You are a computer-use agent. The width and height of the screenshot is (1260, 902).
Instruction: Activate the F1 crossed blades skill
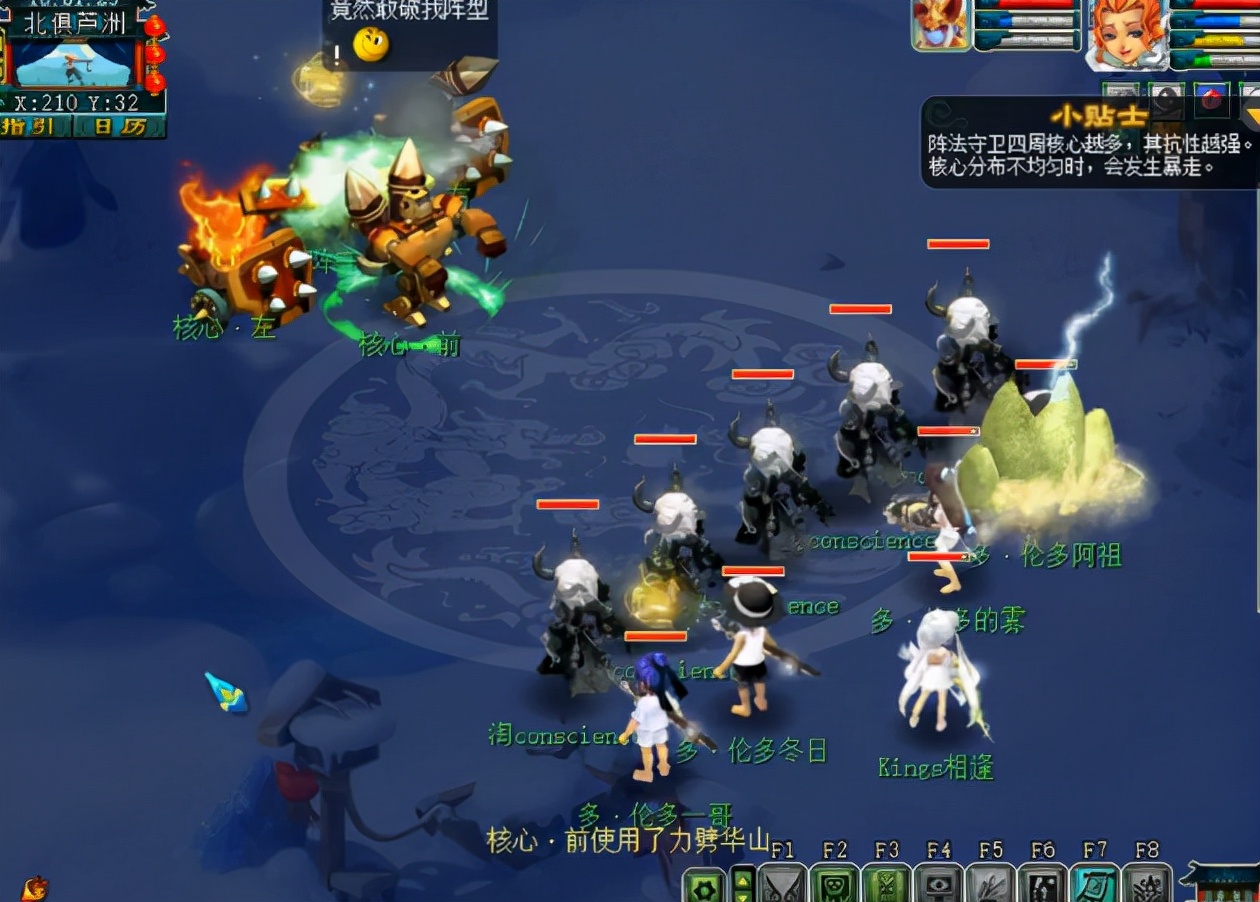click(782, 884)
